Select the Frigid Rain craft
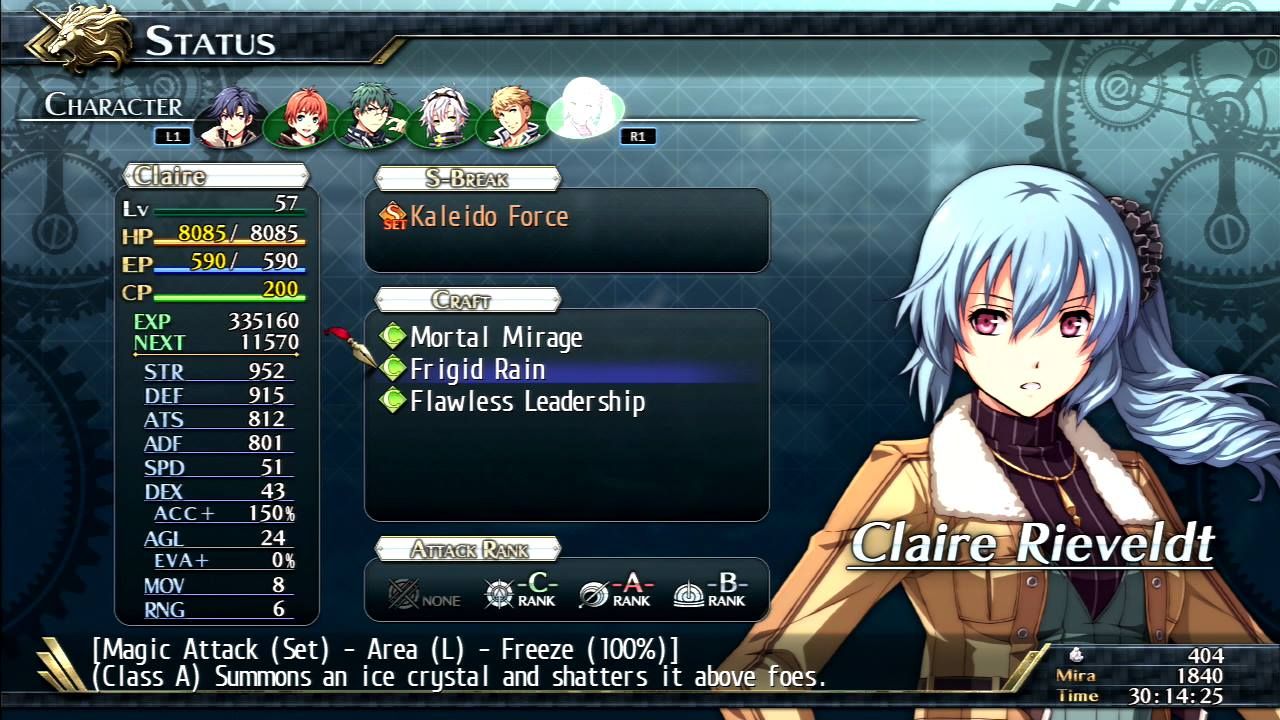This screenshot has width=1280, height=720. pyautogui.click(x=478, y=368)
